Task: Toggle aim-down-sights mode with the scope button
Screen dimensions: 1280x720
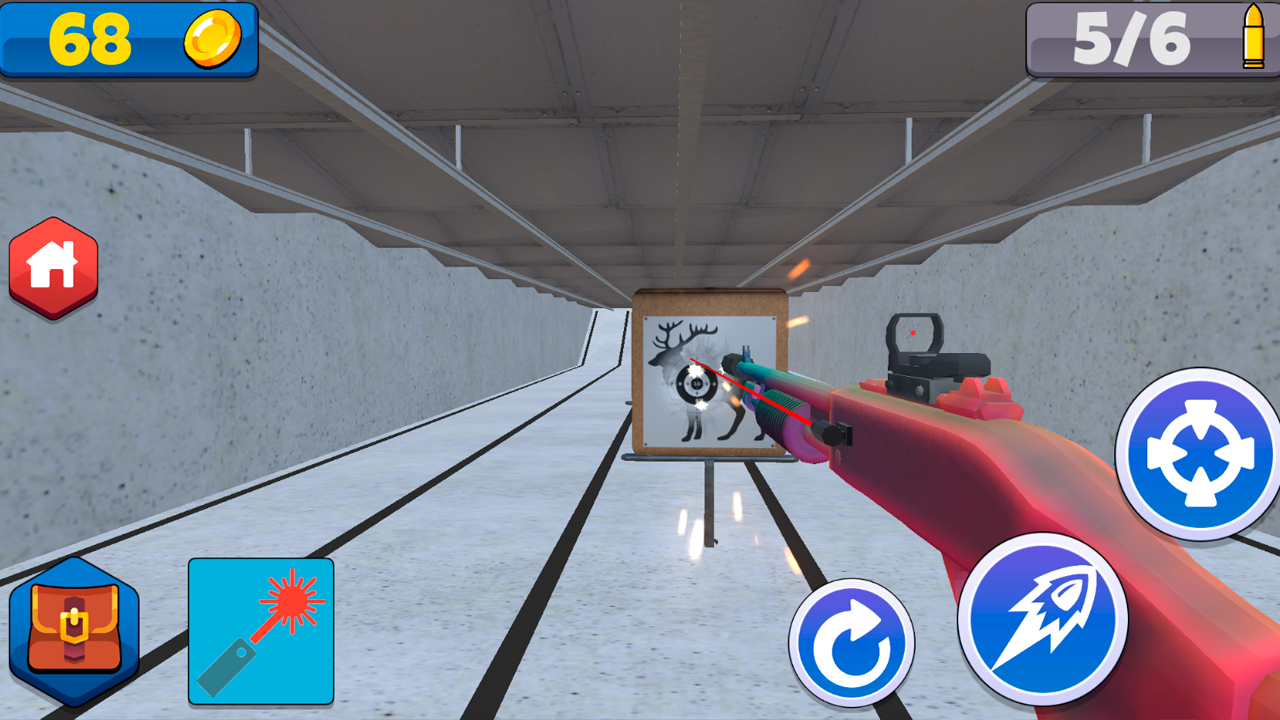Action: [x=1197, y=454]
